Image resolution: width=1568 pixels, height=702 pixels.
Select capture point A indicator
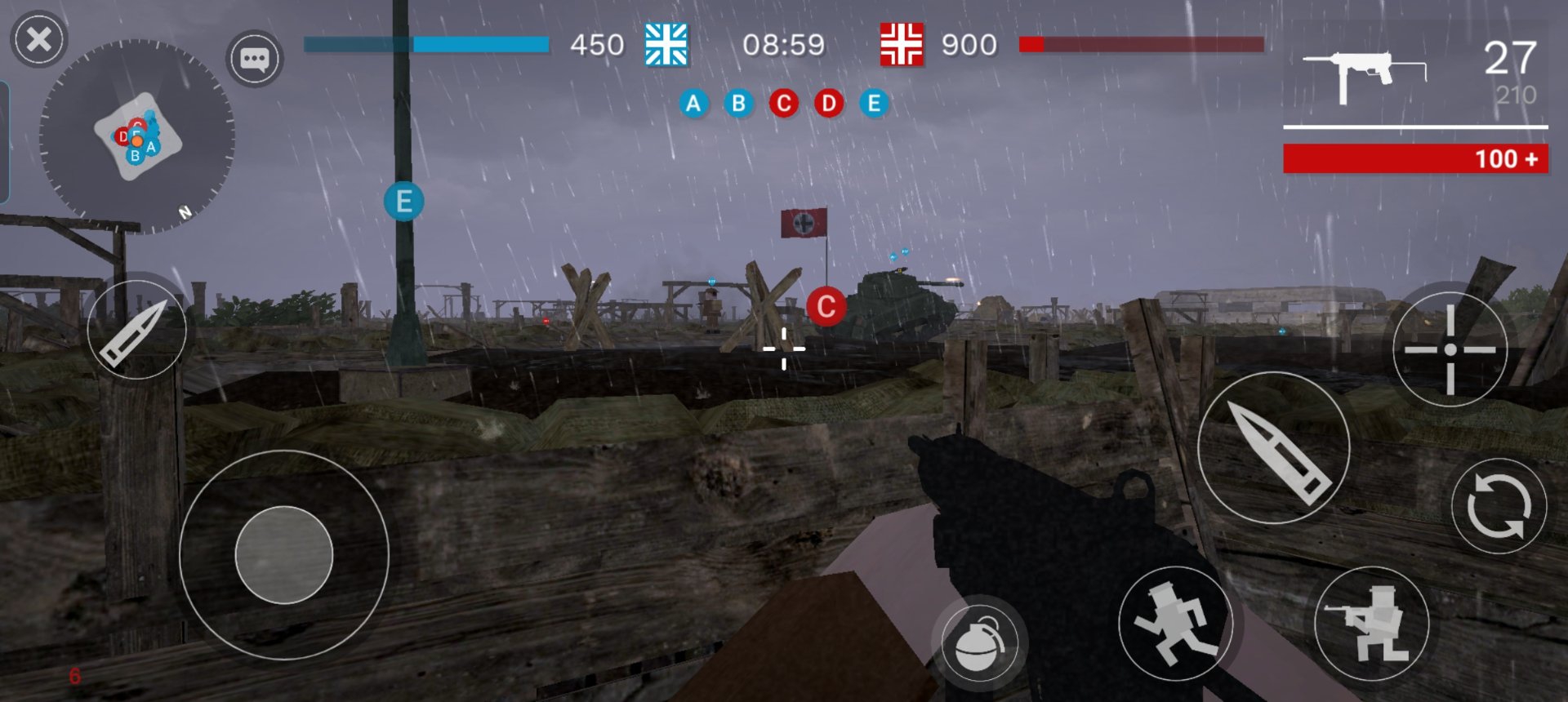click(693, 104)
